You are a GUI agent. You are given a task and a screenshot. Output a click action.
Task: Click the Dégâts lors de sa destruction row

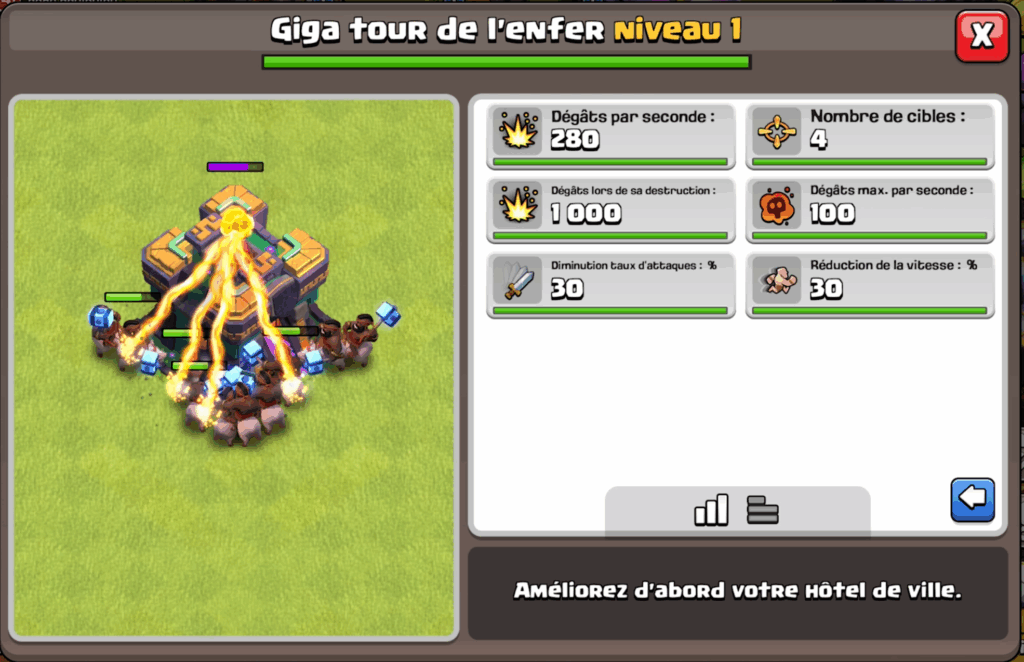611,209
